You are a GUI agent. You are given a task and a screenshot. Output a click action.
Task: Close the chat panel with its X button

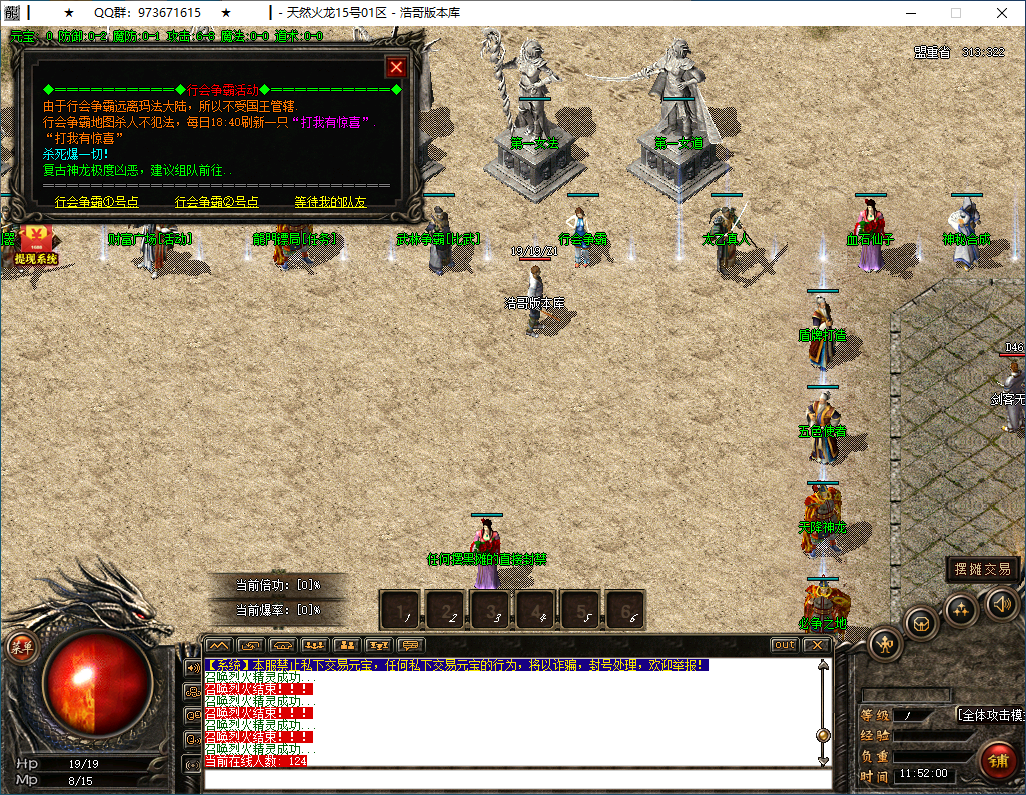817,645
